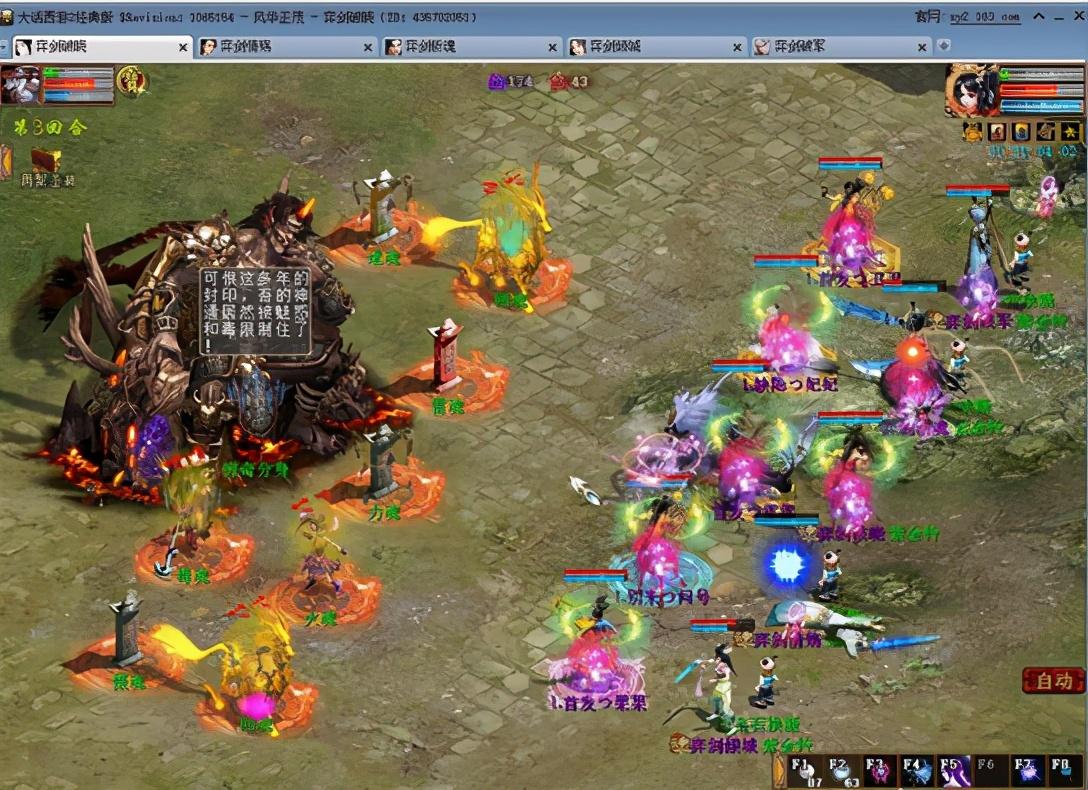This screenshot has width=1088, height=790.
Task: Click the golden buddha status icon
Action: (972, 131)
